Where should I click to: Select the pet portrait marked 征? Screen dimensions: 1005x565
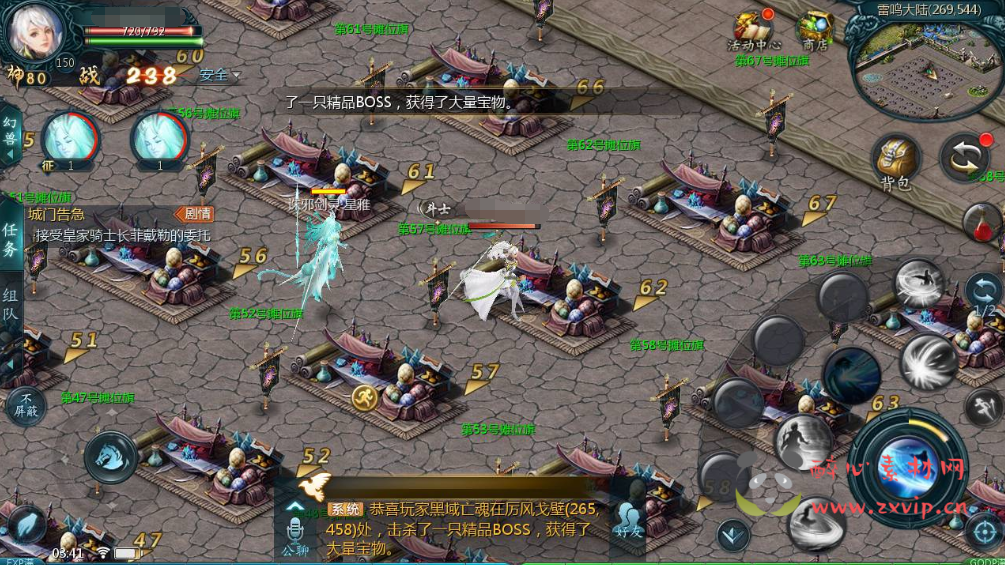click(x=70, y=139)
